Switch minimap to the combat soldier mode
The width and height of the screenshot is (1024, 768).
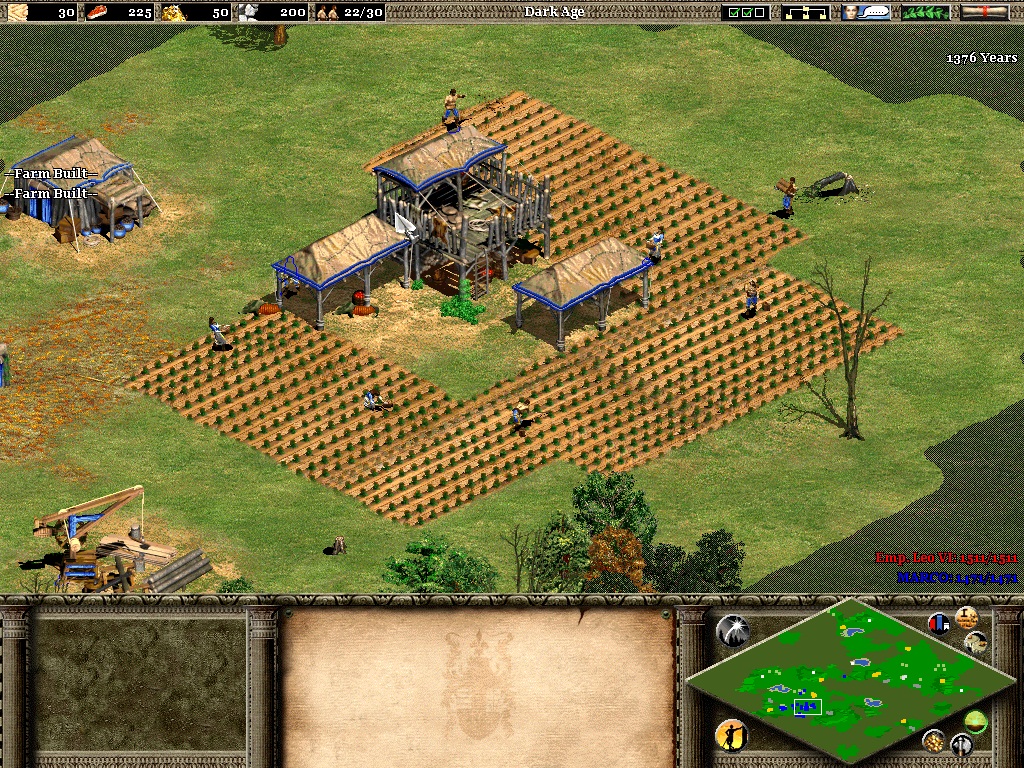click(x=962, y=745)
